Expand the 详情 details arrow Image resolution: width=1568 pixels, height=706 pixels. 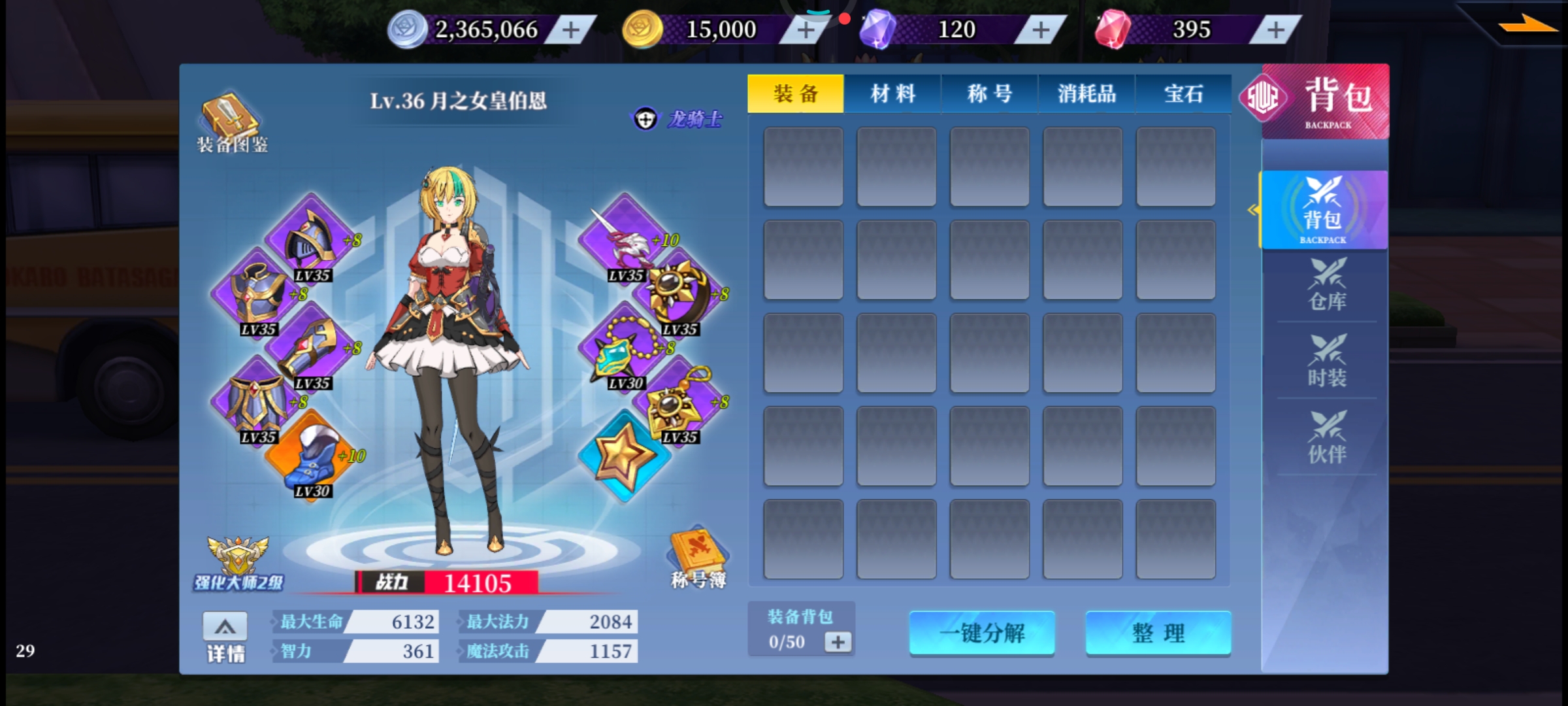tap(225, 628)
